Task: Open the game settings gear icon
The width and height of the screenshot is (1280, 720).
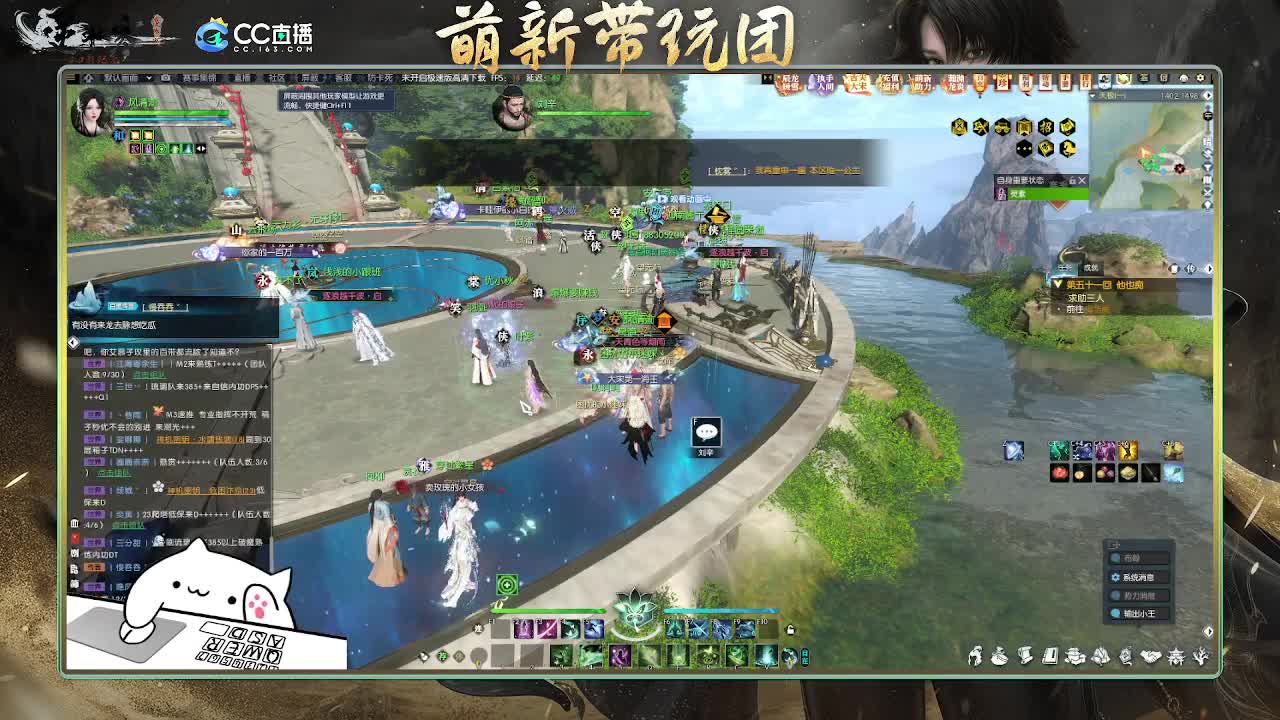Action: pos(1200,78)
